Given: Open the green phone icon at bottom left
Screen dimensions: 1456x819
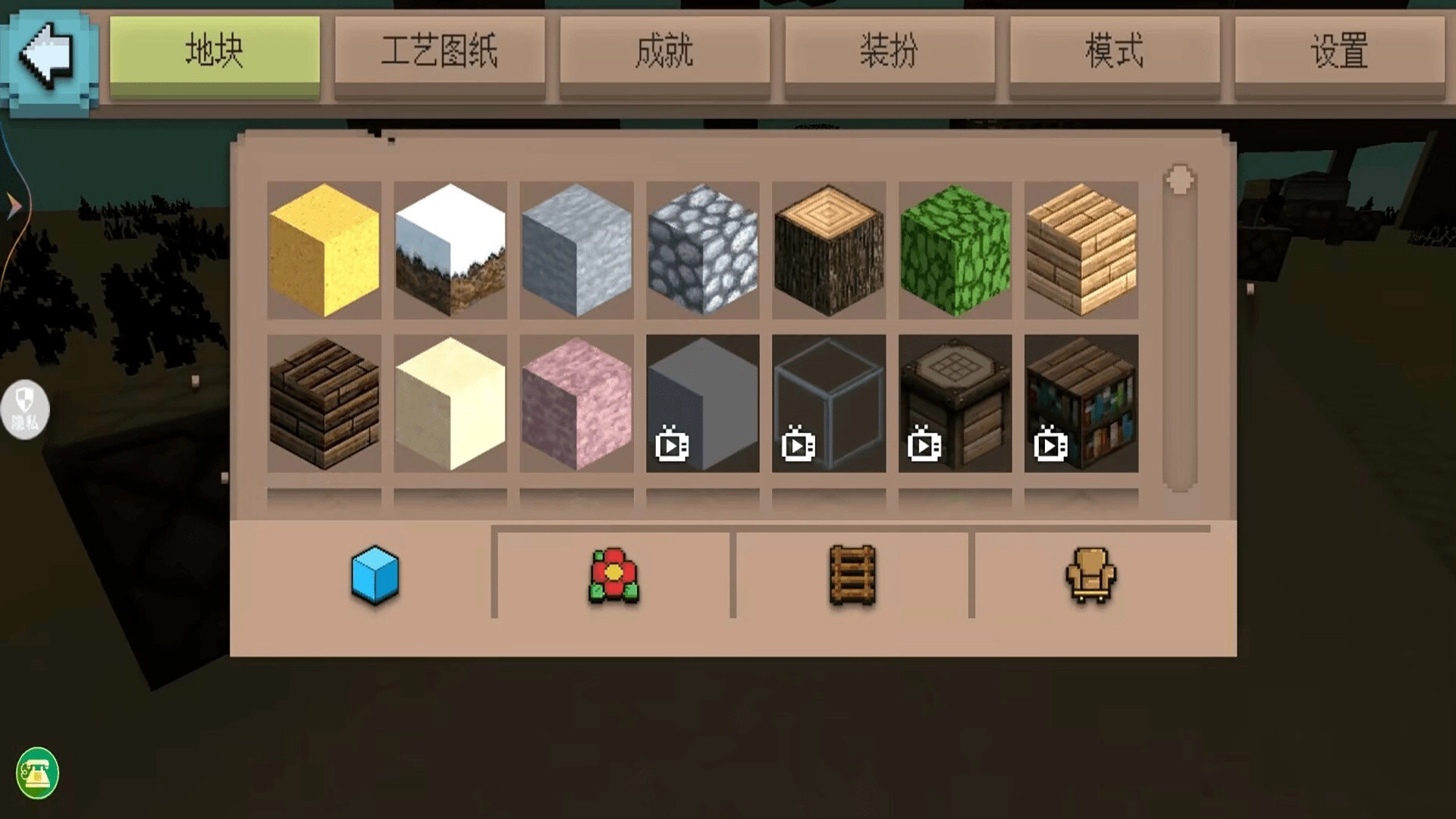Looking at the screenshot, I should tap(36, 773).
